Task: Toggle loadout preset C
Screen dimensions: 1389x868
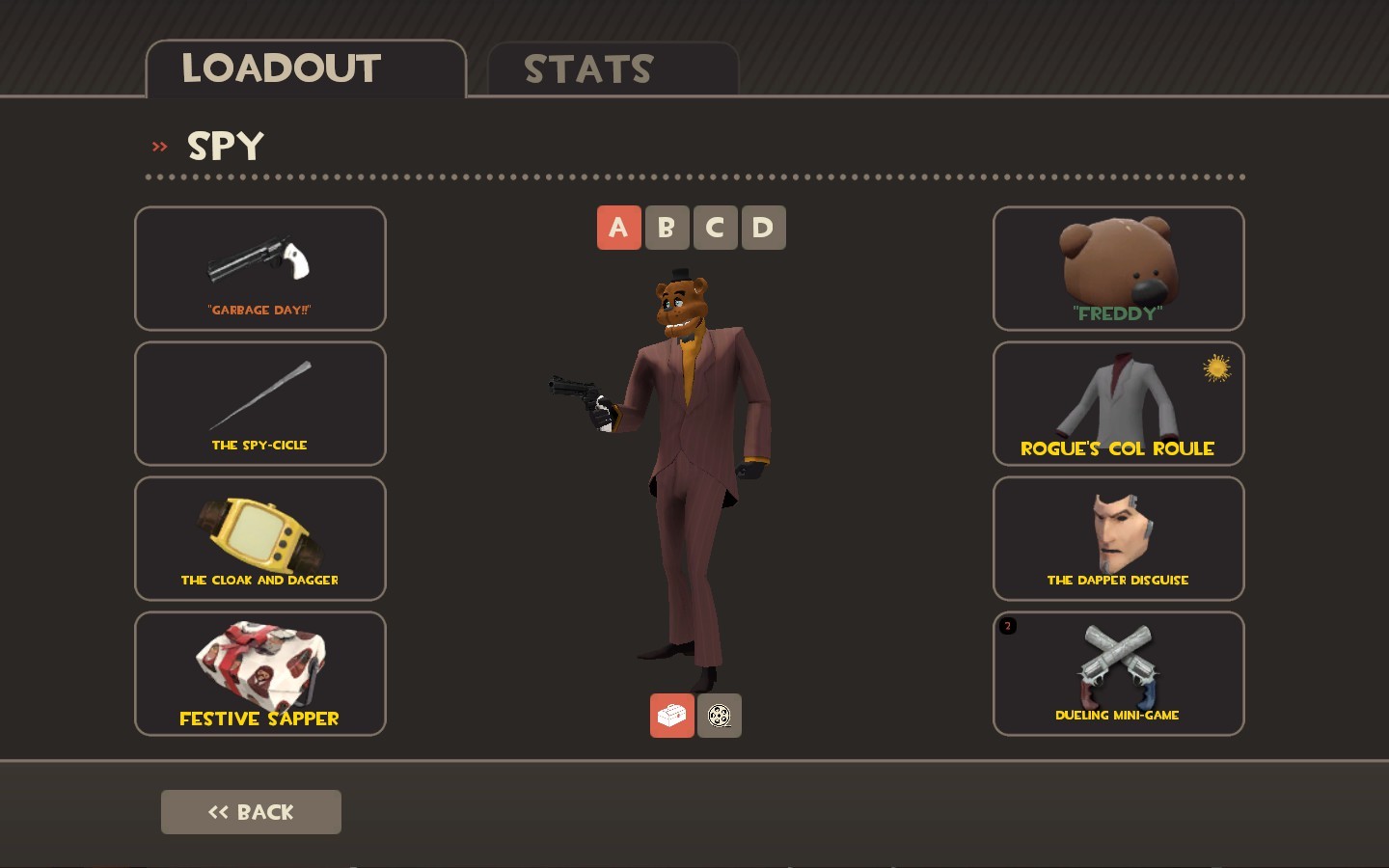Action: point(715,228)
